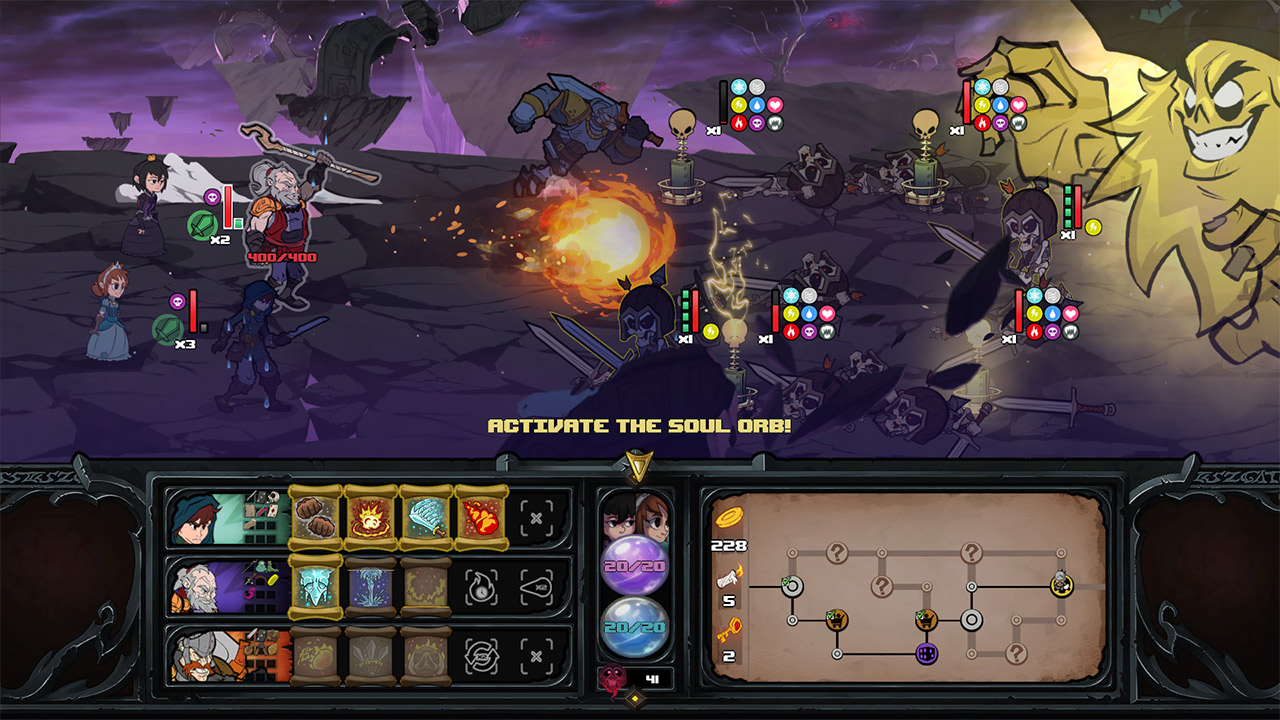Image resolution: width=1280 pixels, height=720 pixels.
Task: Click the purple dice node on the map
Action: (926, 654)
